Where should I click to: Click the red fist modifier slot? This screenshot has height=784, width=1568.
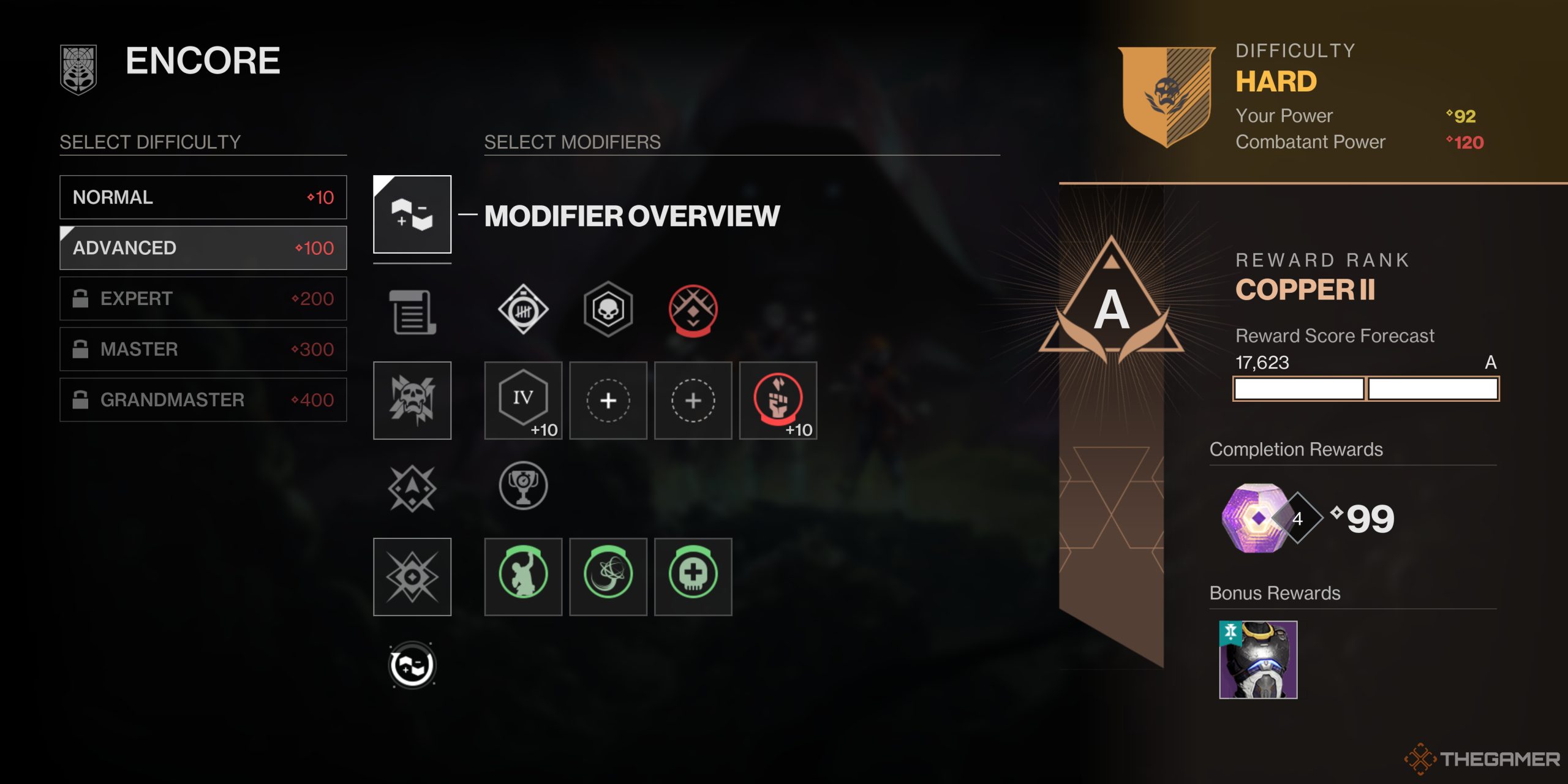click(x=778, y=401)
